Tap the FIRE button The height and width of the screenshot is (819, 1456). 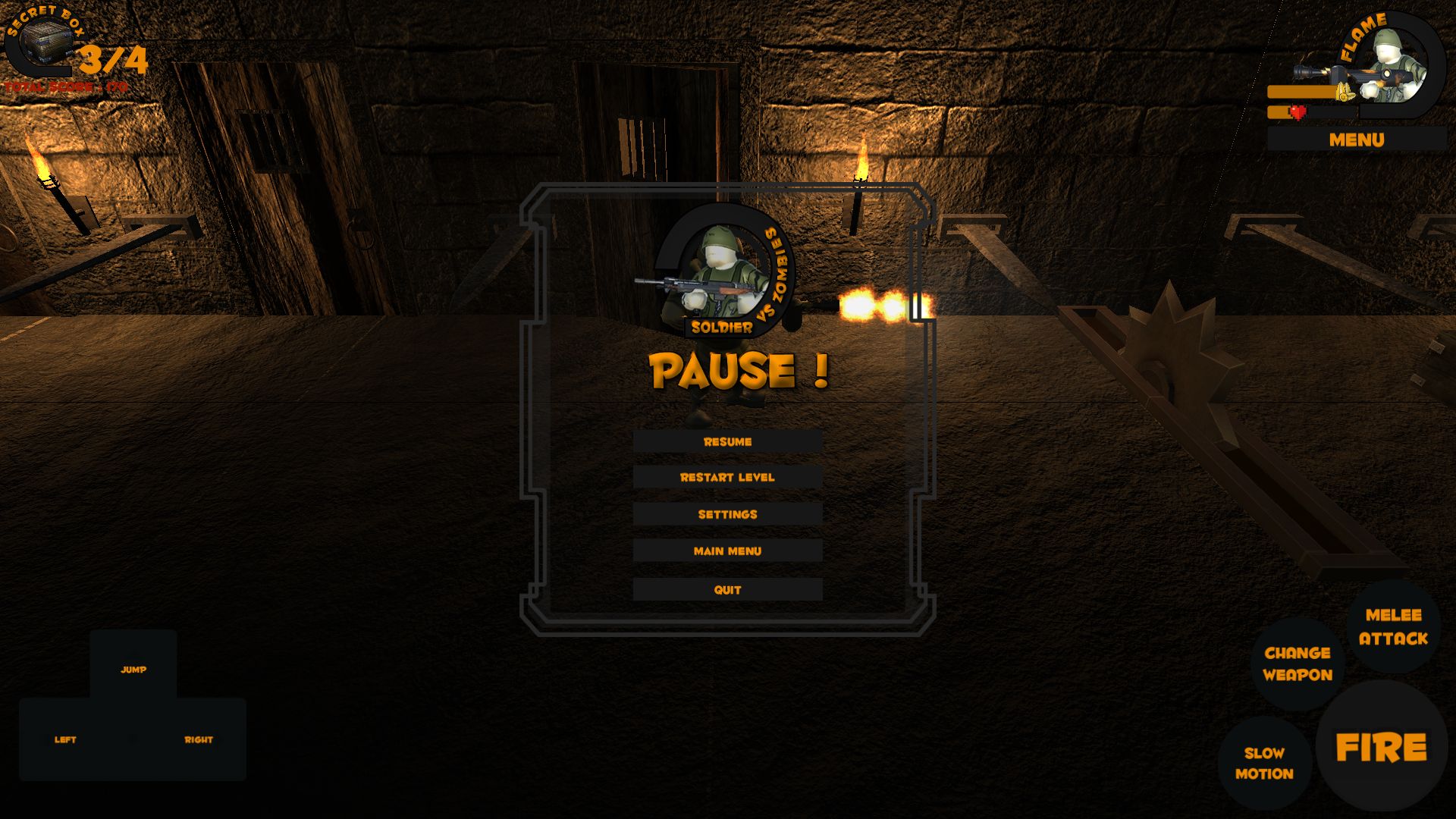1381,748
